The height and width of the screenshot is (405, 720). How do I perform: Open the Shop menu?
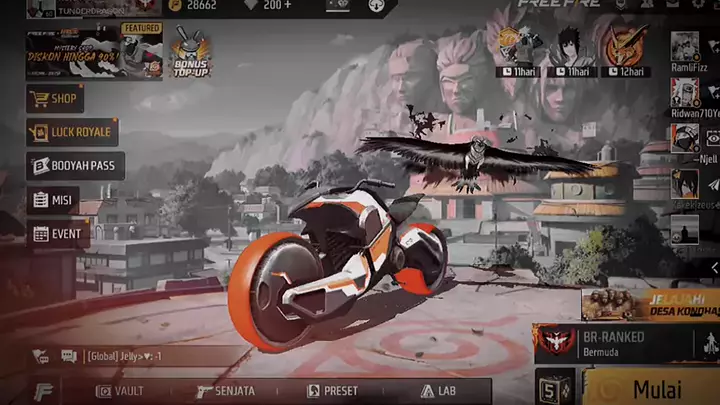55,99
